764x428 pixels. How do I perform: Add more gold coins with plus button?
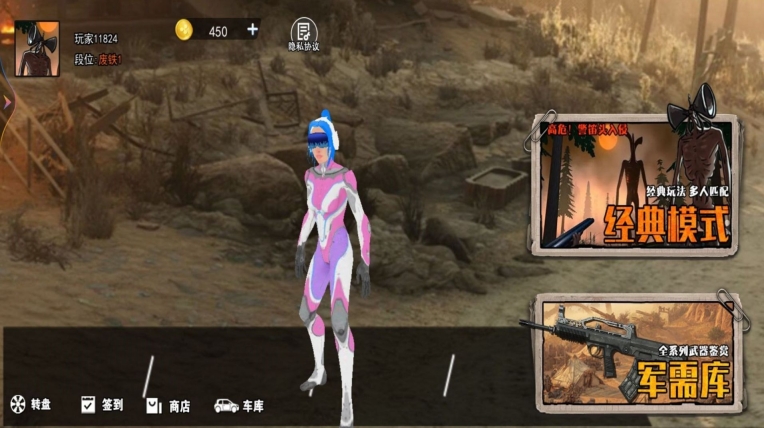252,30
